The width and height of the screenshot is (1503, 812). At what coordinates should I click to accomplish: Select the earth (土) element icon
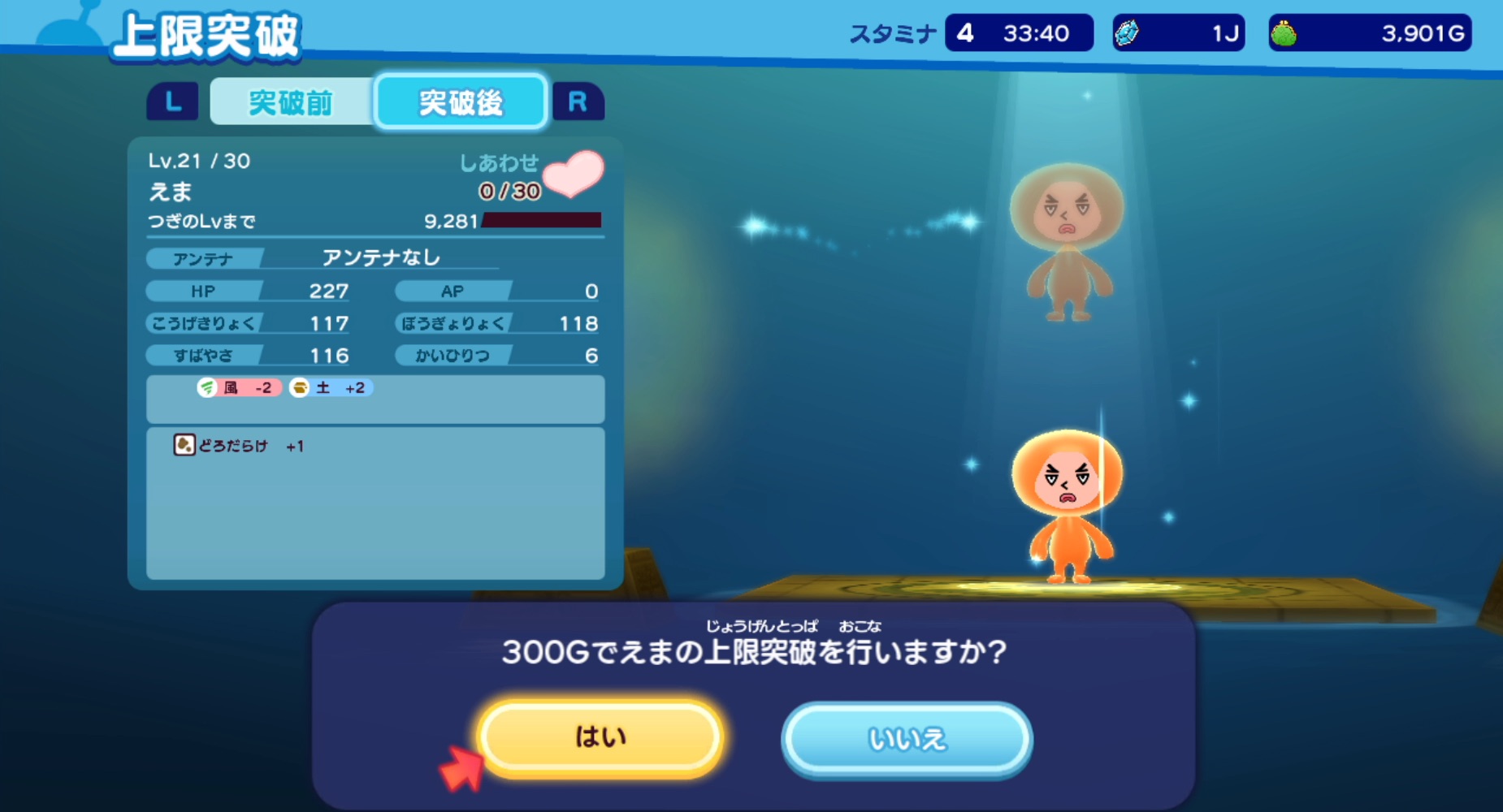point(301,388)
